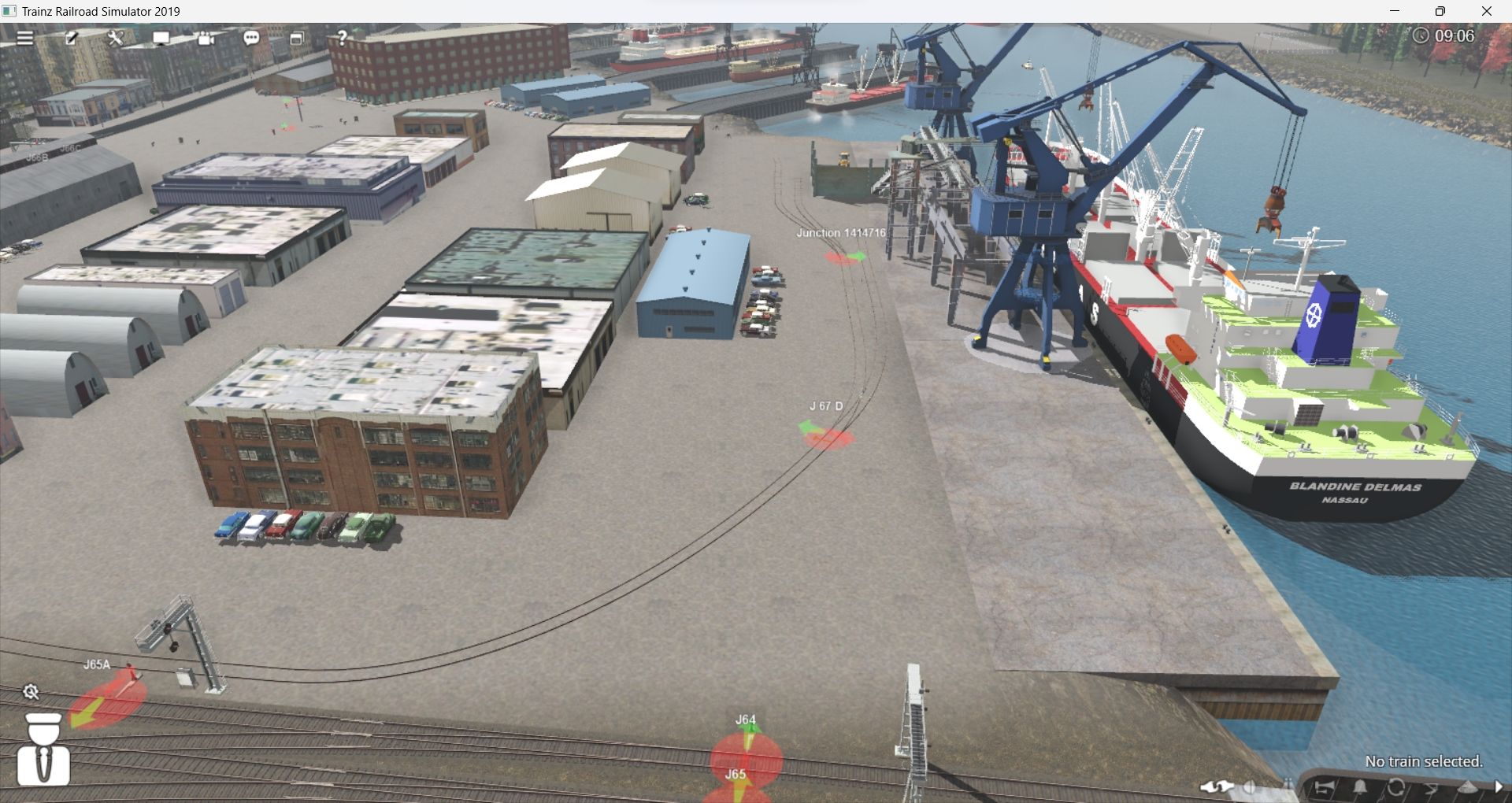Open the edit/Surveyor pencil icon
The height and width of the screenshot is (803, 1512).
click(73, 38)
